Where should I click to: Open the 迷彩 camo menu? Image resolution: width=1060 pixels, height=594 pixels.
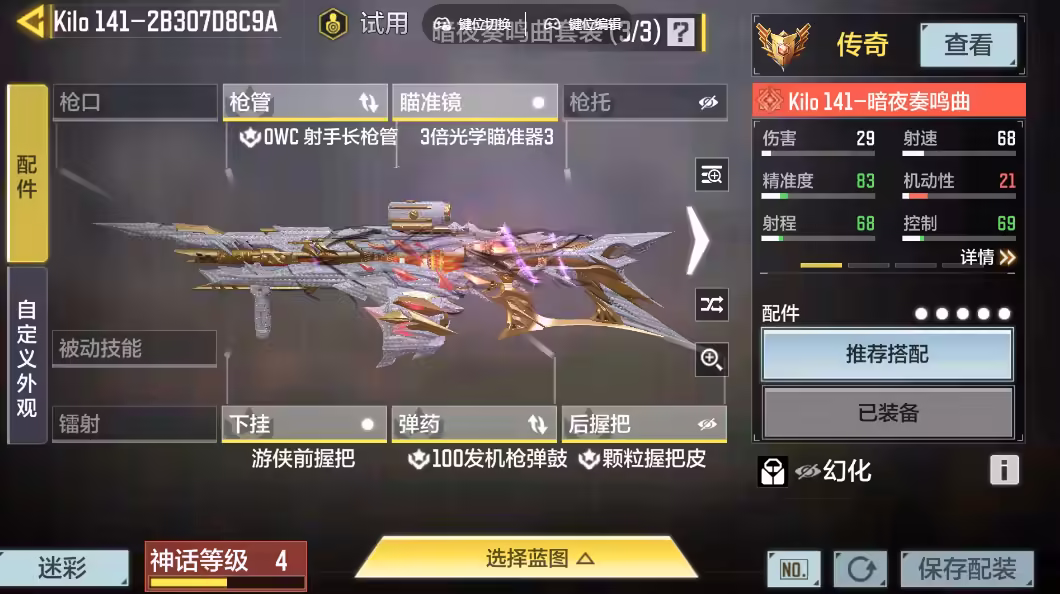(x=63, y=569)
